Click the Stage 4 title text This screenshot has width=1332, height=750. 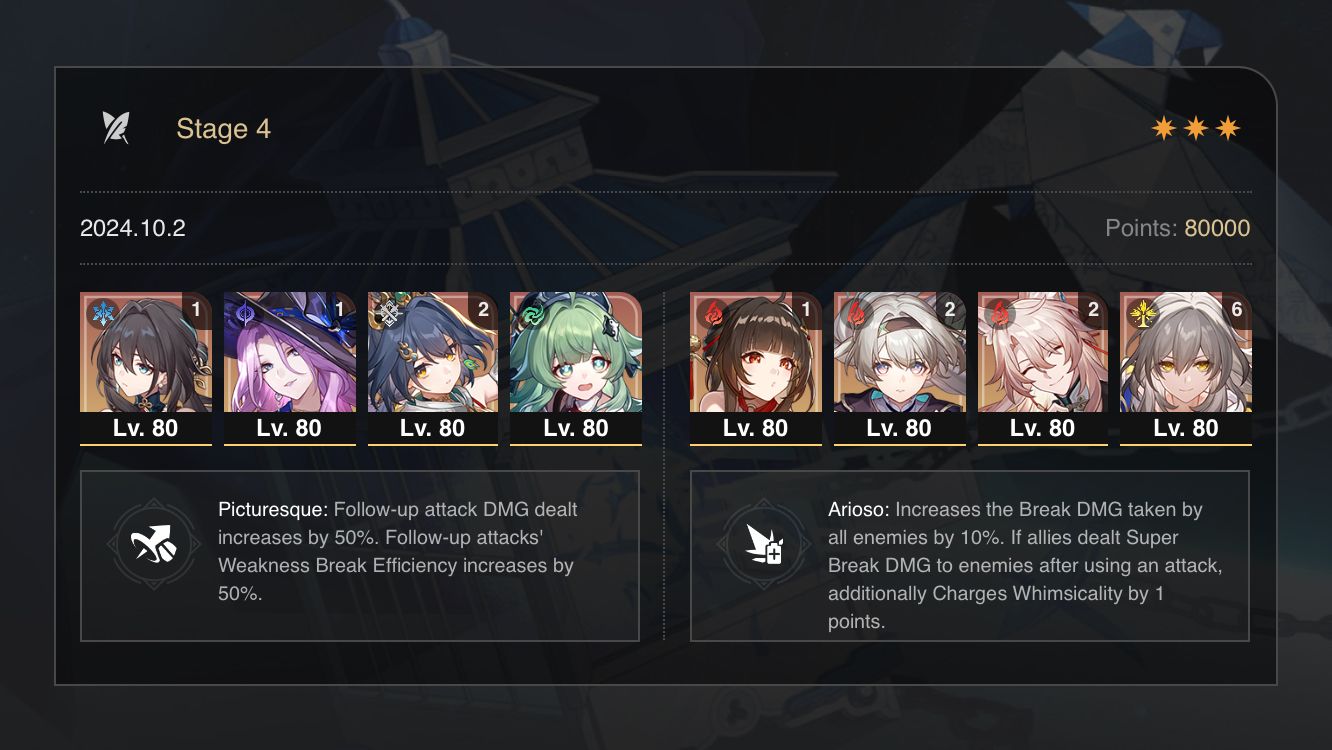click(x=223, y=128)
